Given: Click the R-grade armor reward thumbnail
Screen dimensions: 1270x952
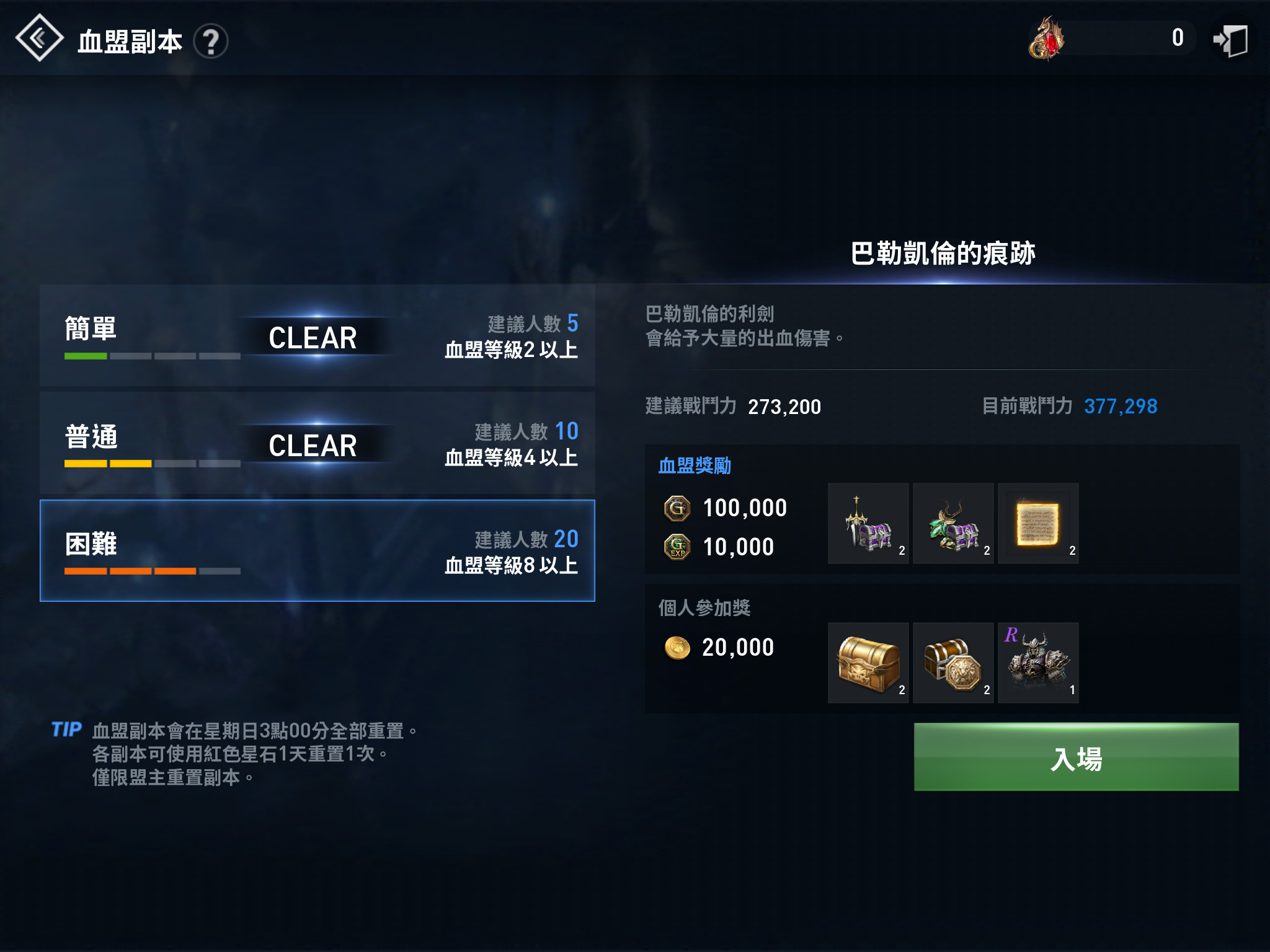Looking at the screenshot, I should 1037,663.
